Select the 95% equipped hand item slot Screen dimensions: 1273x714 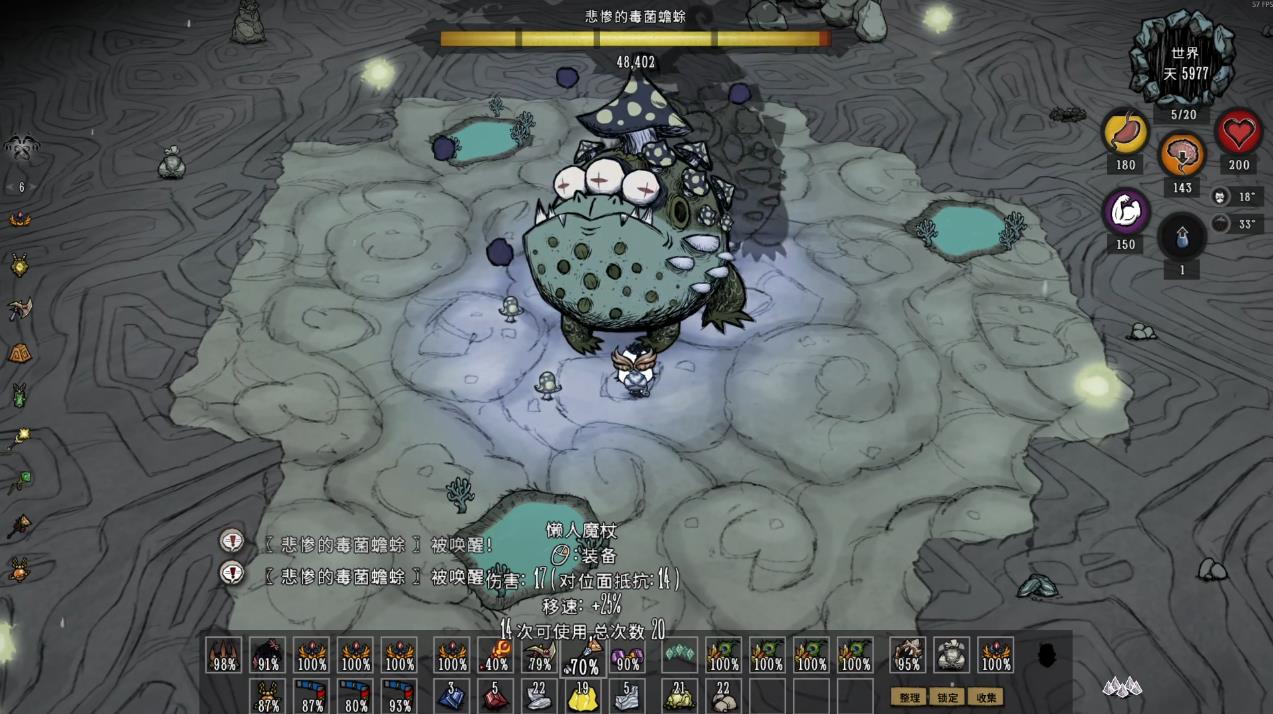[x=908, y=655]
